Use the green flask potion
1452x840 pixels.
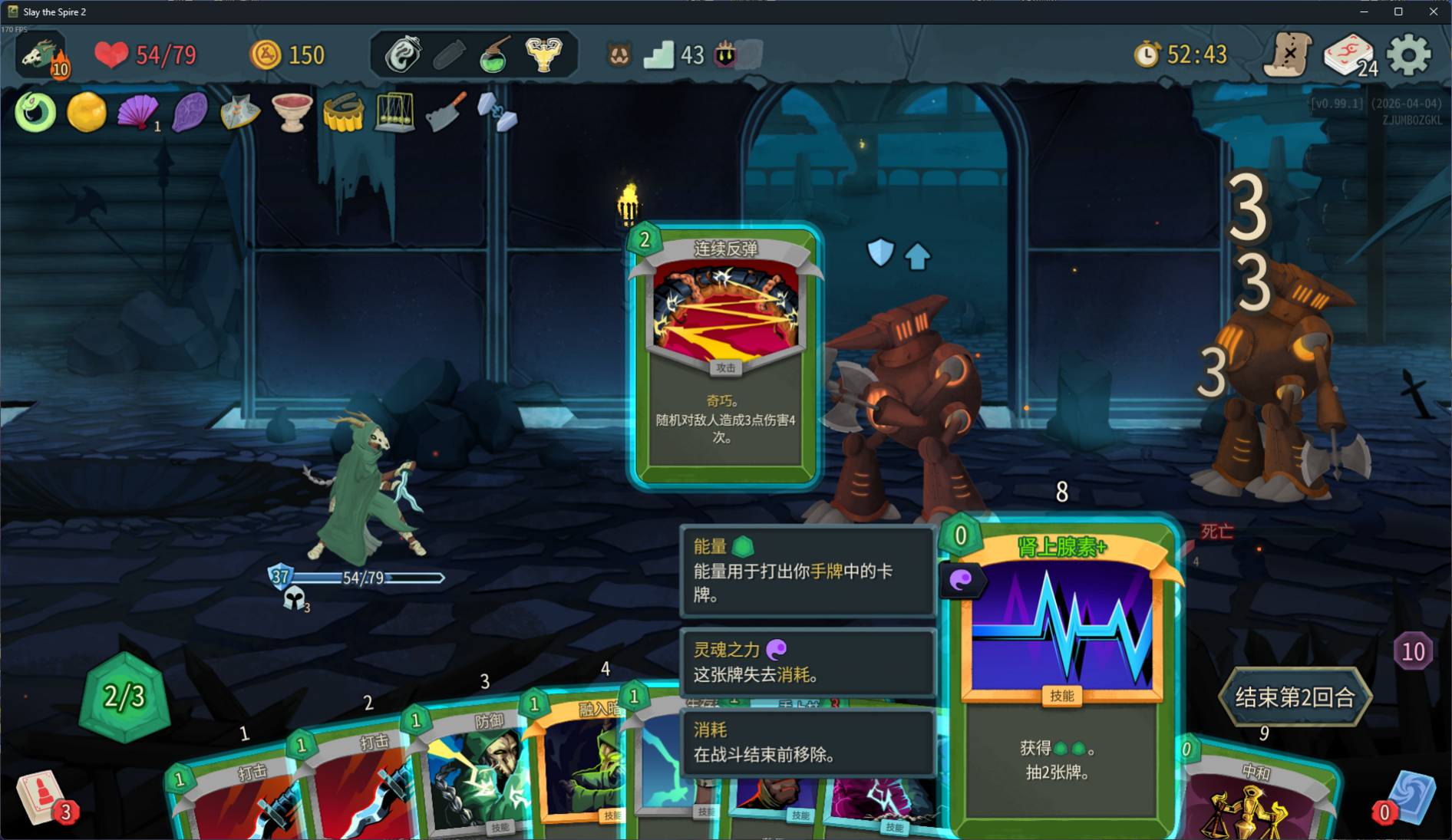[495, 55]
